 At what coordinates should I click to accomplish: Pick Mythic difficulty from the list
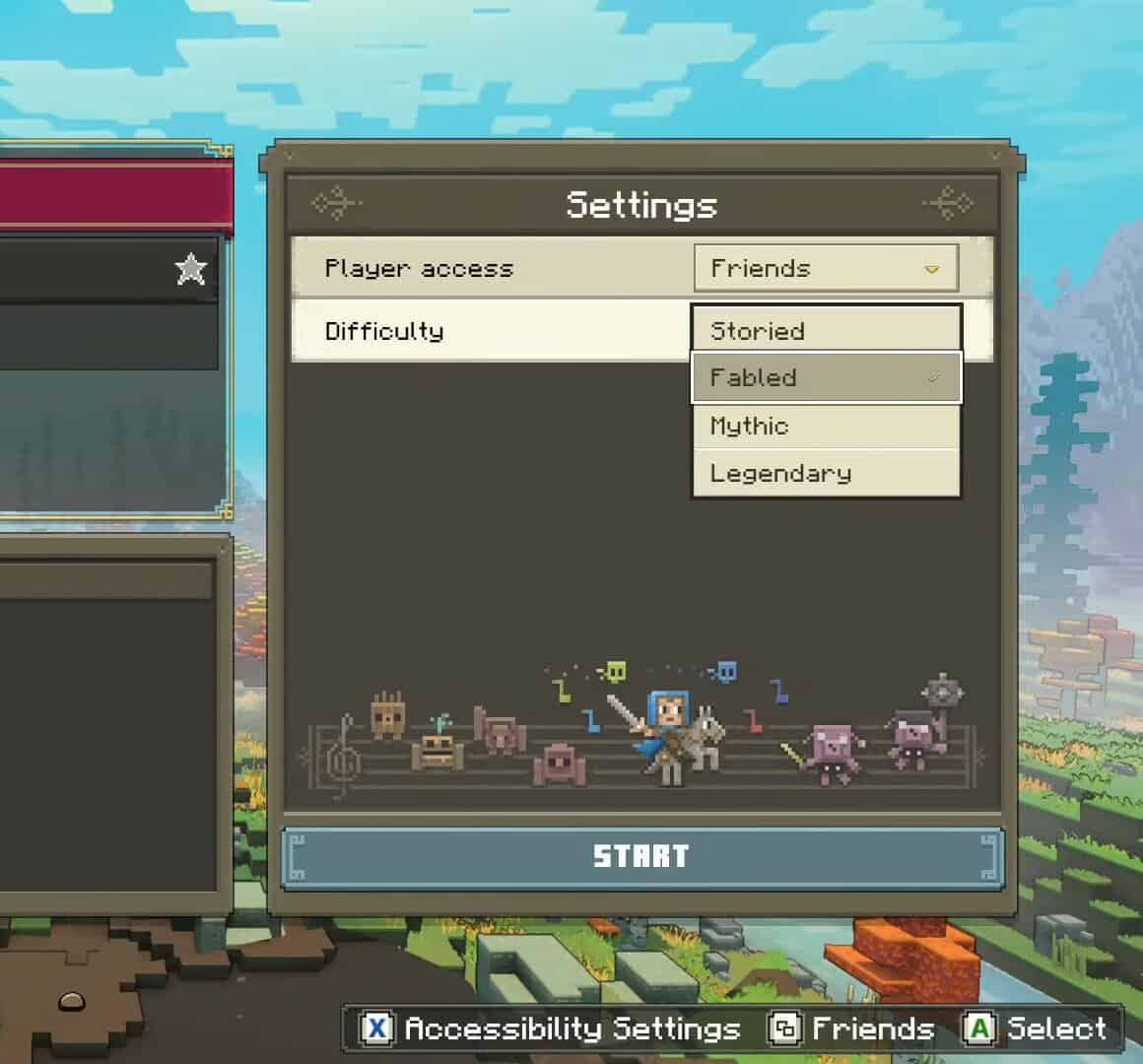coord(826,426)
